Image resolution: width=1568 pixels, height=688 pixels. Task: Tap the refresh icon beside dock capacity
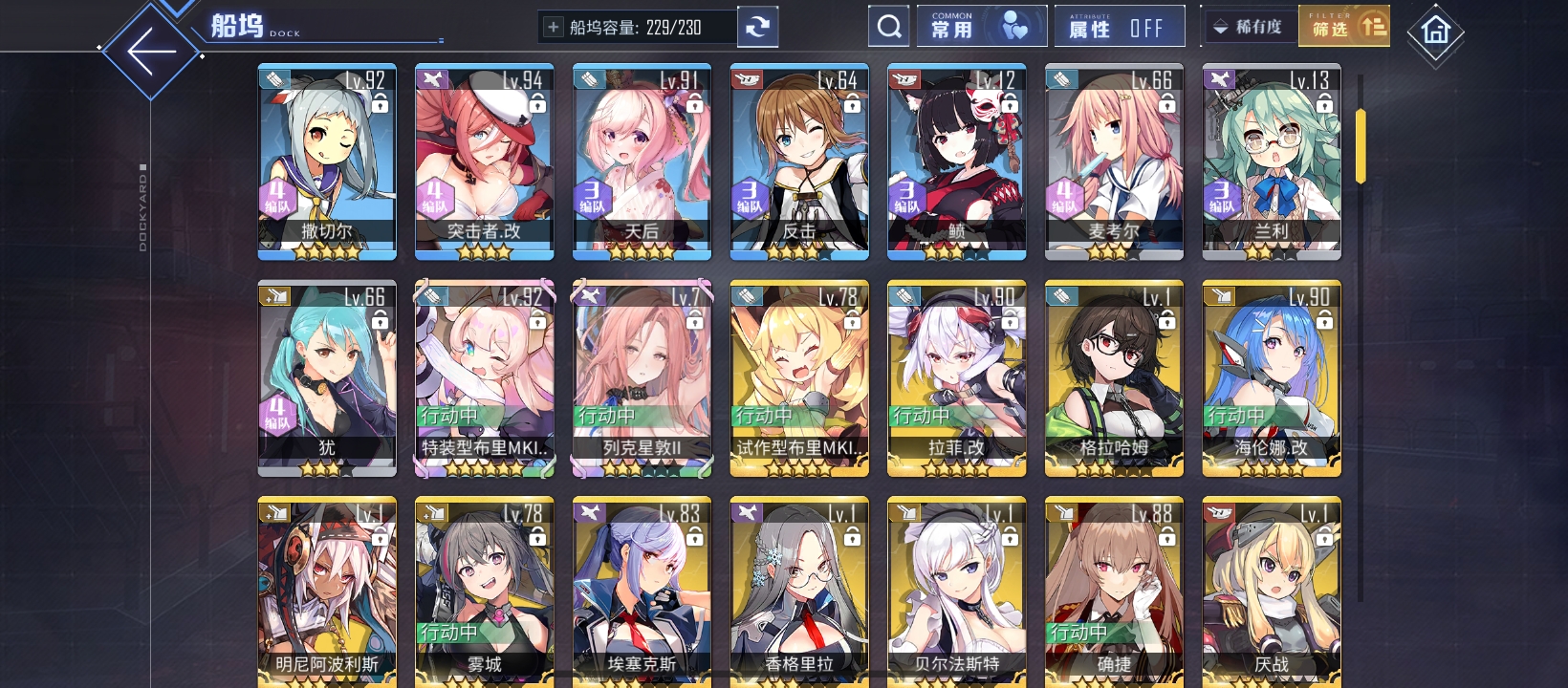[758, 26]
